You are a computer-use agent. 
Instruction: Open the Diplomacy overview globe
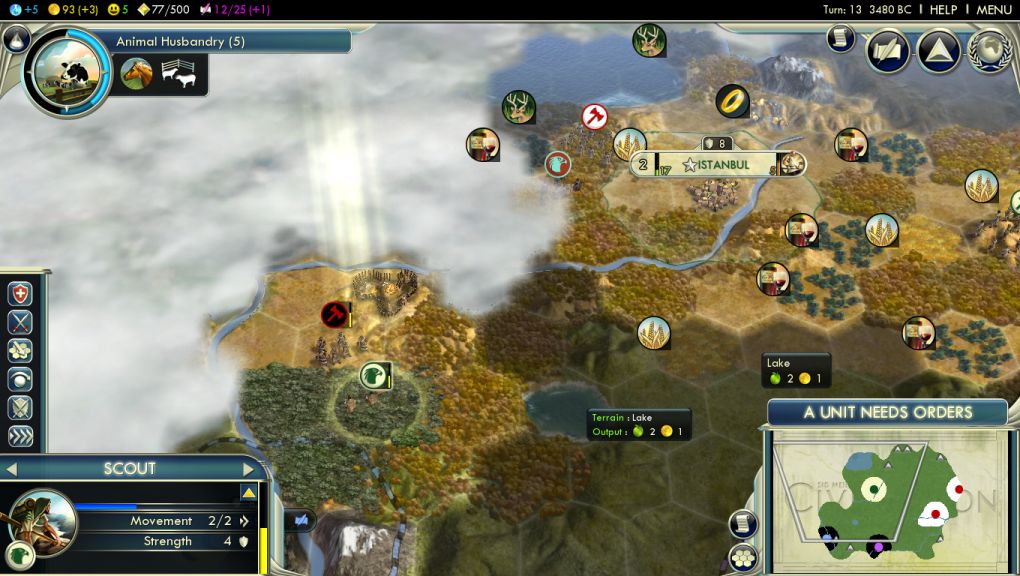[989, 51]
